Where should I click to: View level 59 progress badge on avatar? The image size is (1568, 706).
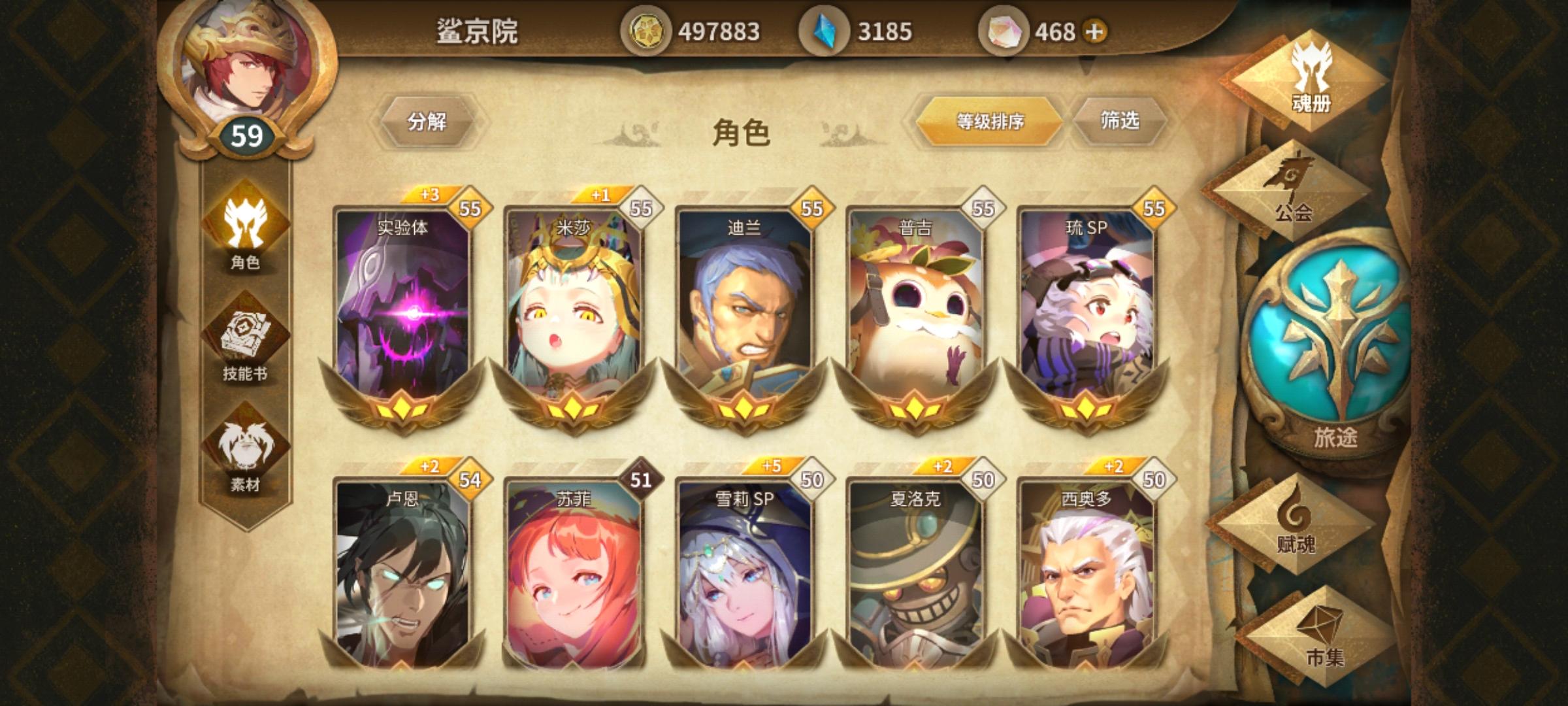click(249, 133)
